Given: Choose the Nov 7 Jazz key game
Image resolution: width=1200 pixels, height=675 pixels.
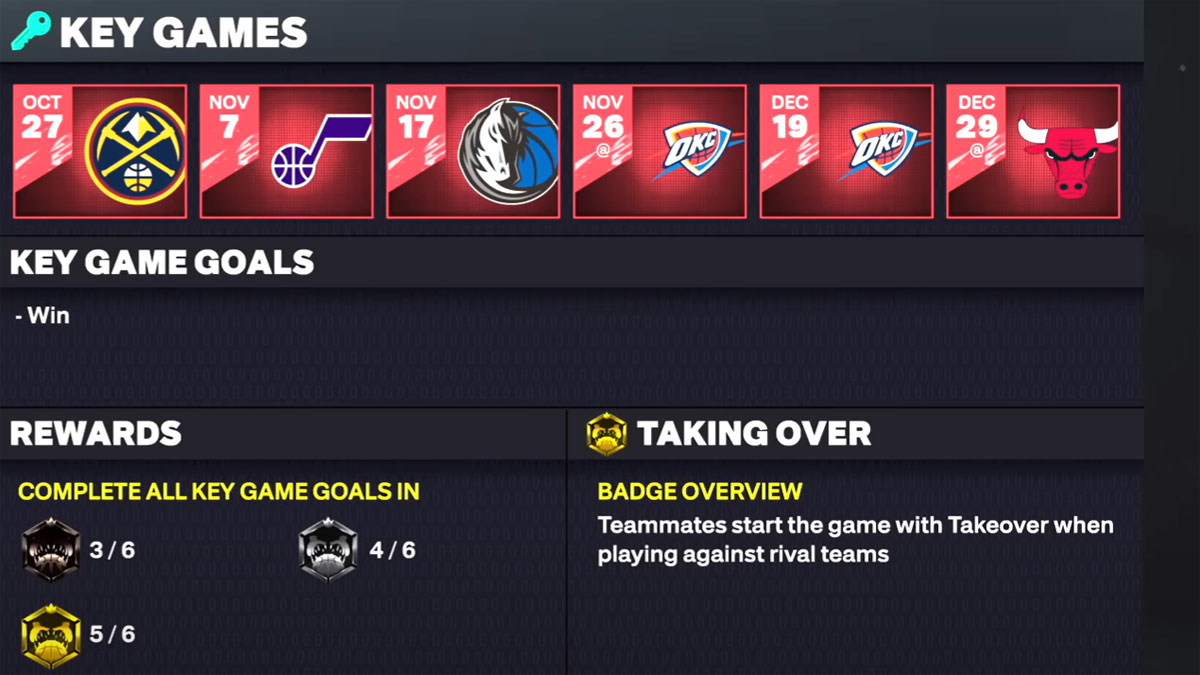Looking at the screenshot, I should tap(287, 151).
